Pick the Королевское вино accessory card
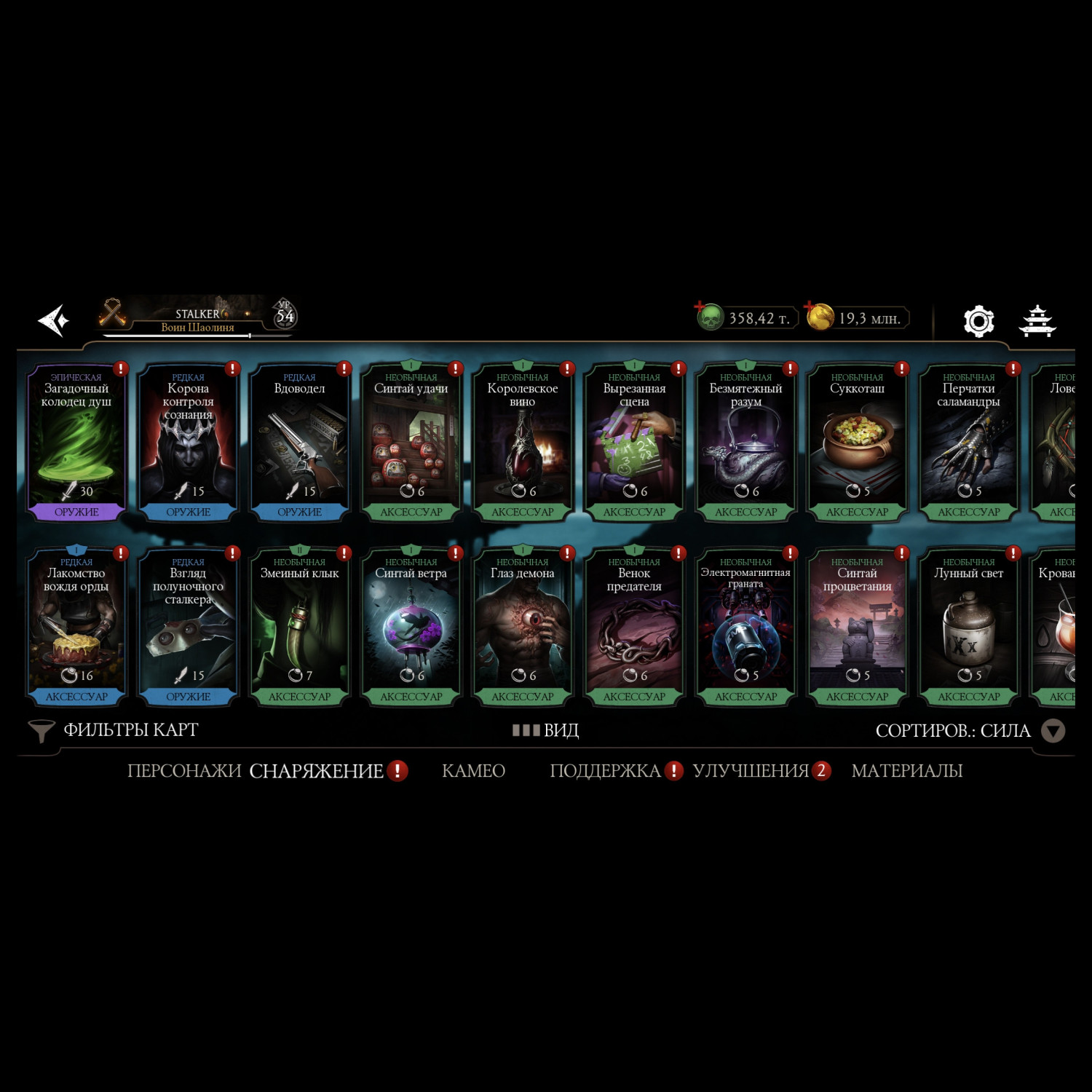This screenshot has width=1092, height=1092. click(523, 442)
